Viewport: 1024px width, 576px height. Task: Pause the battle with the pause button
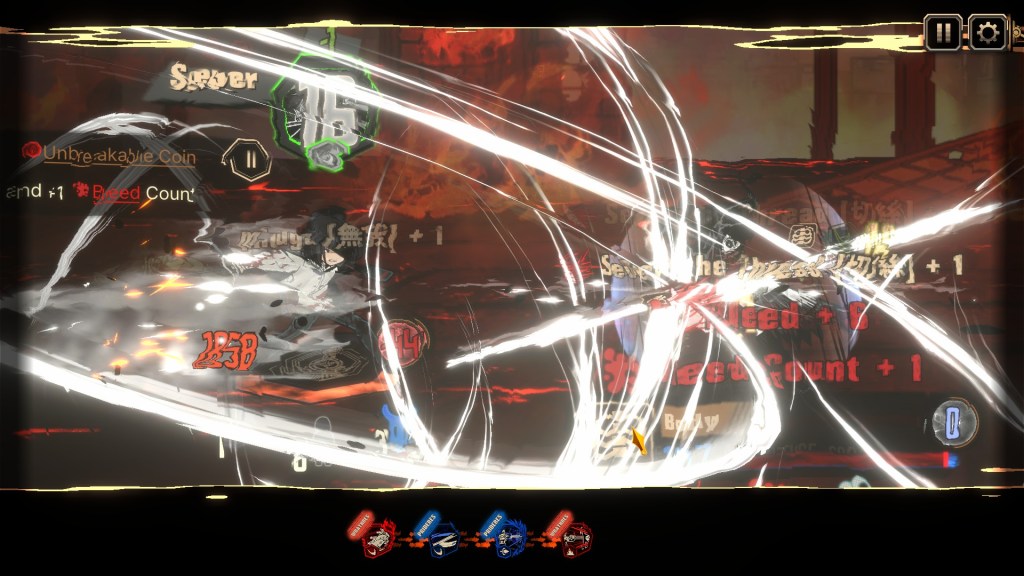point(942,33)
